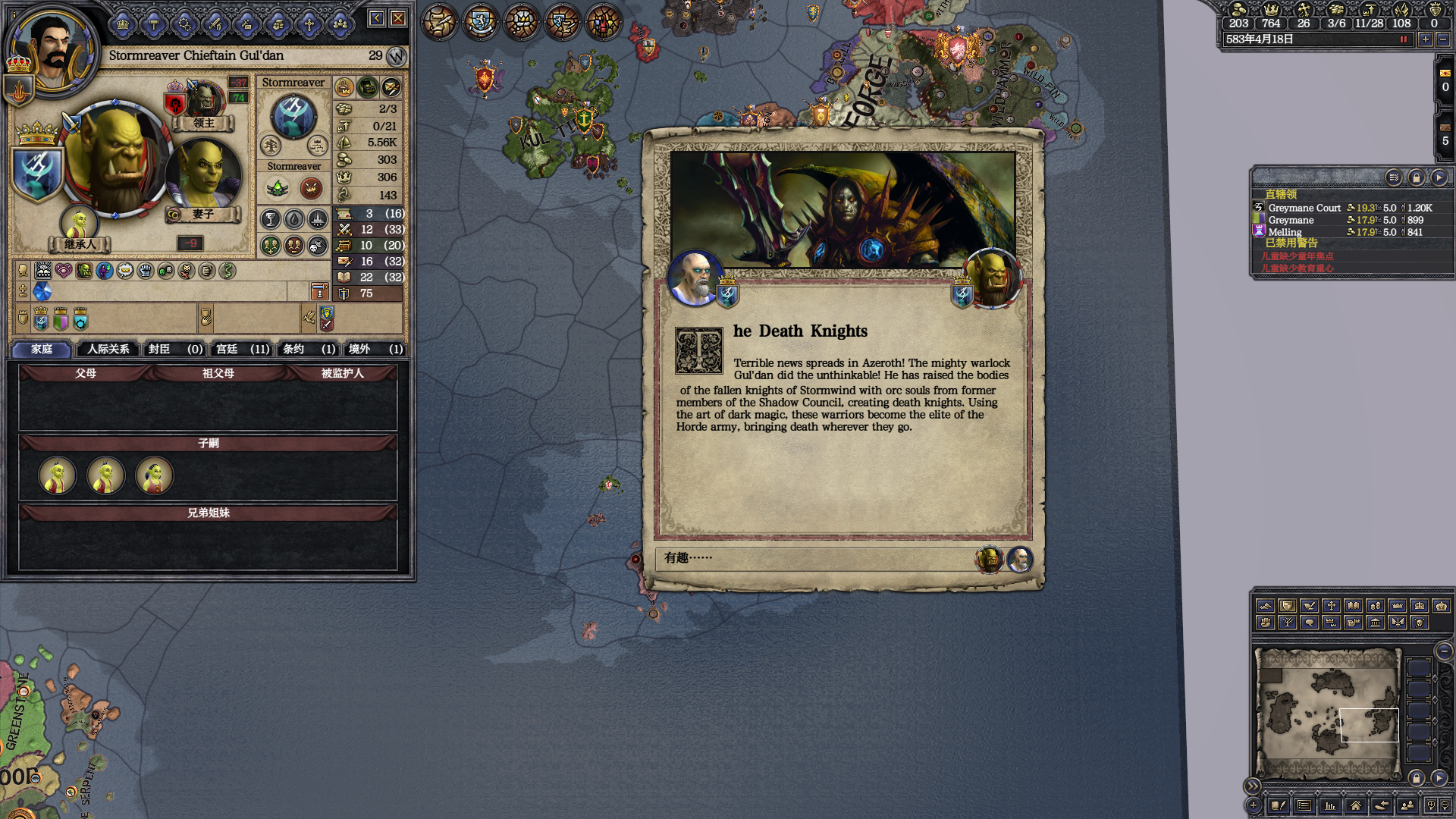Switch to the 人际关系 tab

[x=108, y=349]
